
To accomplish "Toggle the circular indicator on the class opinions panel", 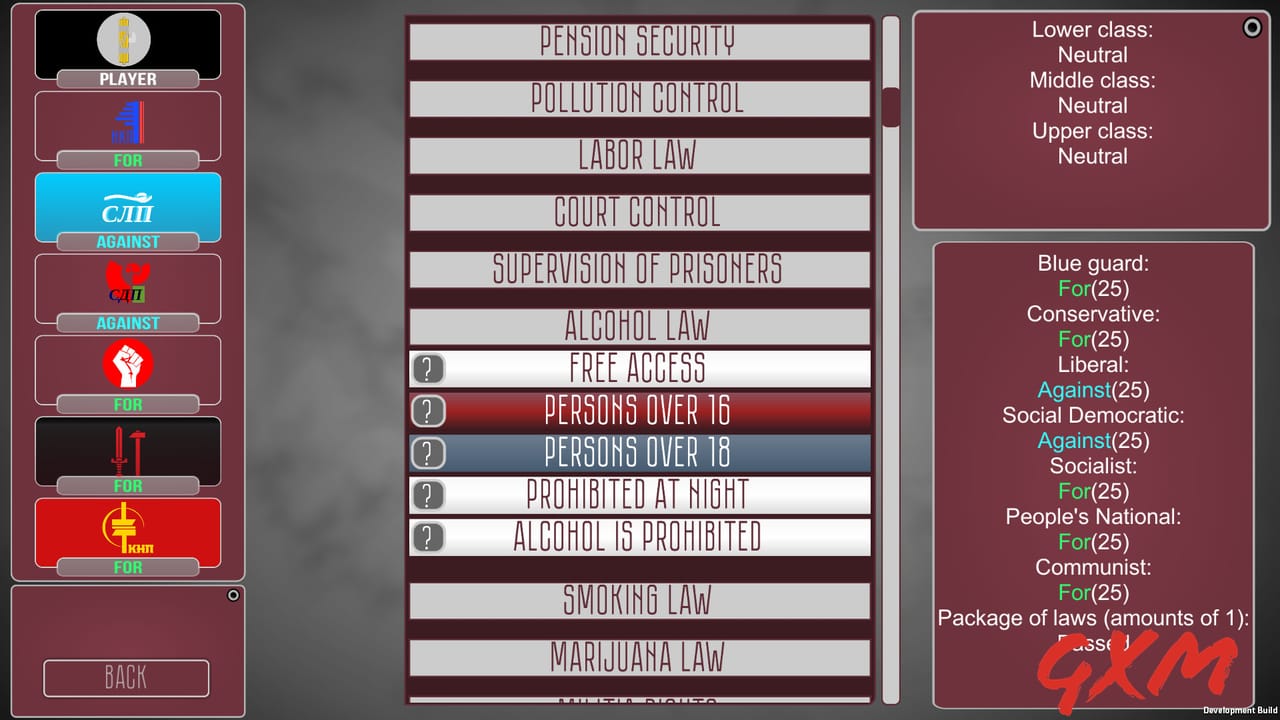I will 1252,28.
